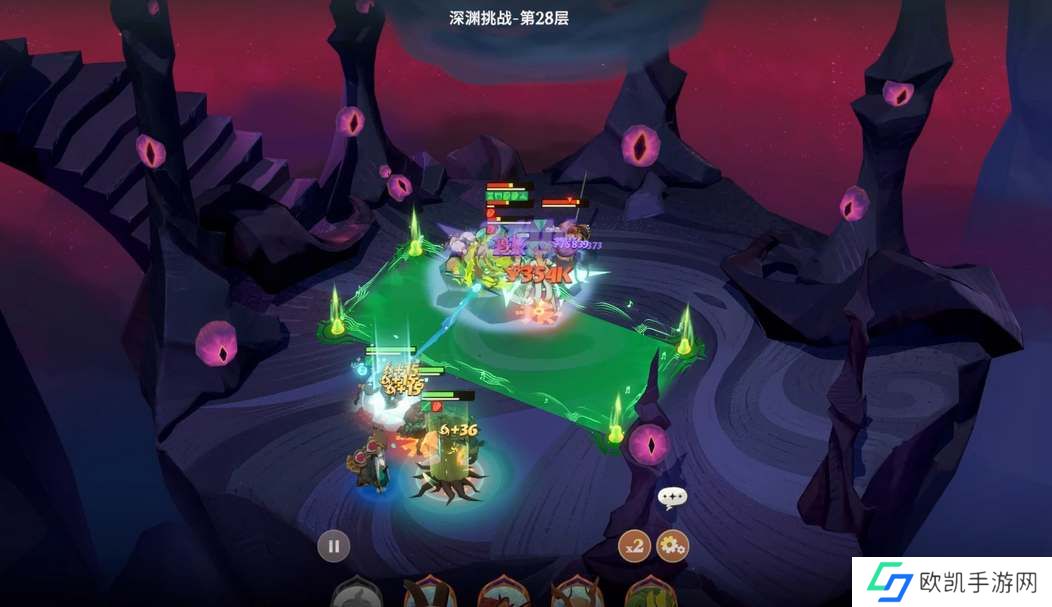Select the greyed-out hero portrait

356,594
